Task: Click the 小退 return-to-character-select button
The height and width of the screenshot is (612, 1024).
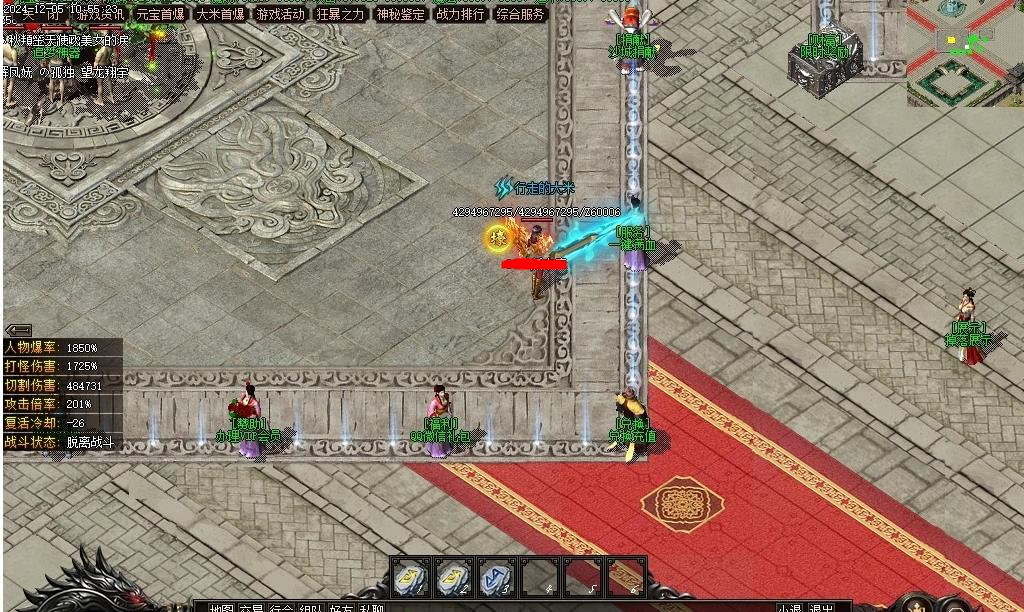Action: [x=790, y=607]
